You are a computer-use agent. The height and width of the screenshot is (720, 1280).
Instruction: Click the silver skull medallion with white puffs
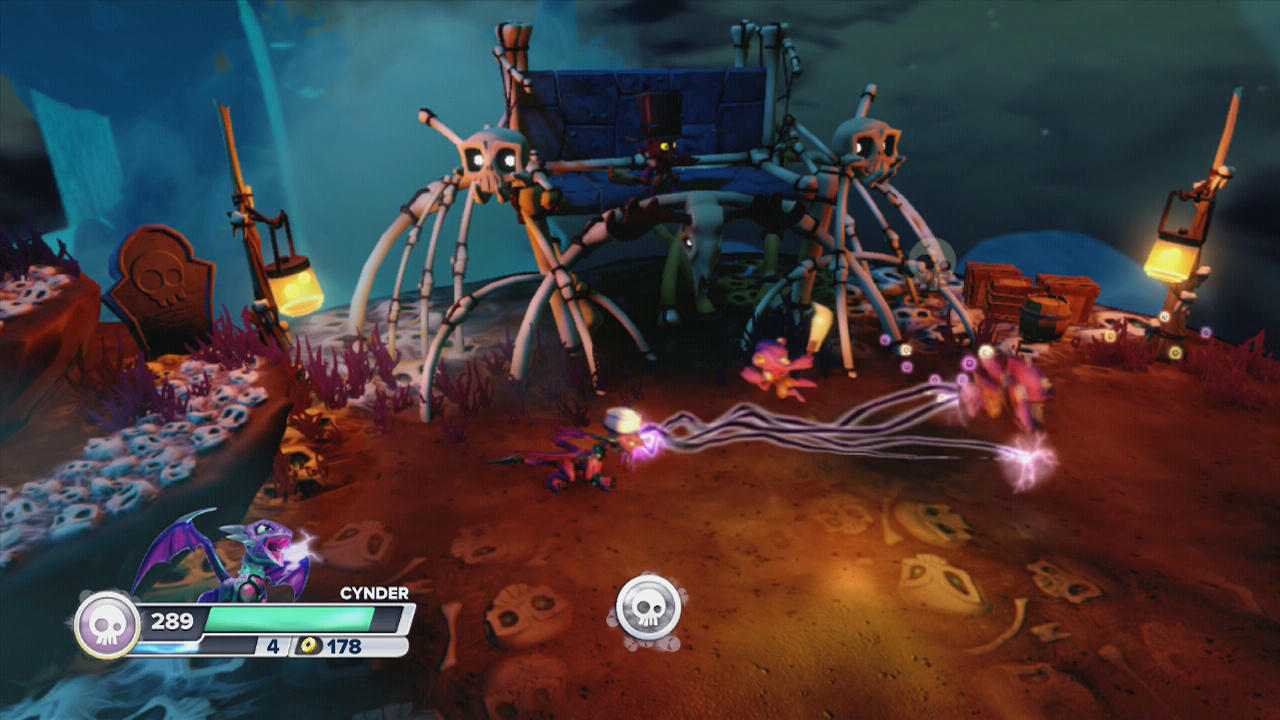click(648, 609)
